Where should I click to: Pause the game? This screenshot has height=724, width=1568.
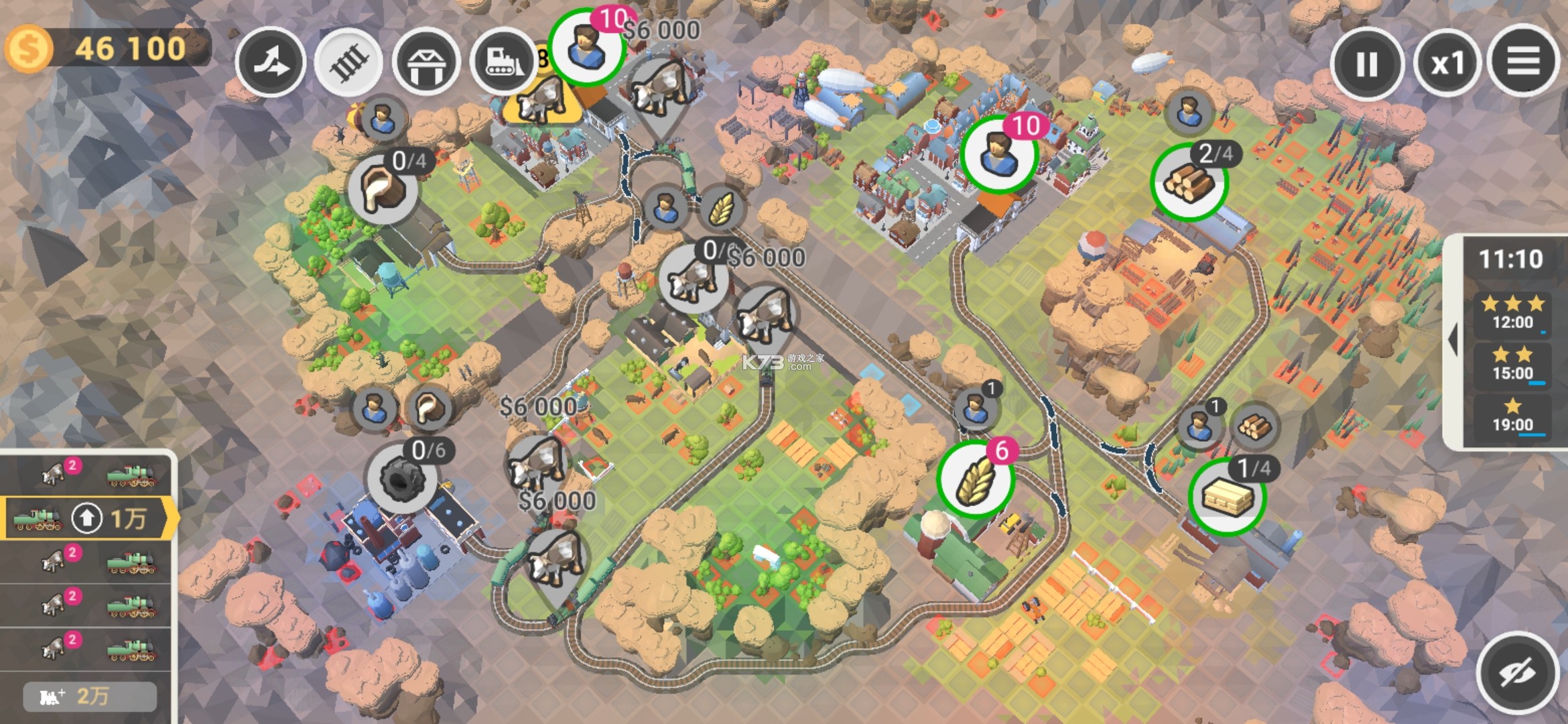[x=1366, y=64]
